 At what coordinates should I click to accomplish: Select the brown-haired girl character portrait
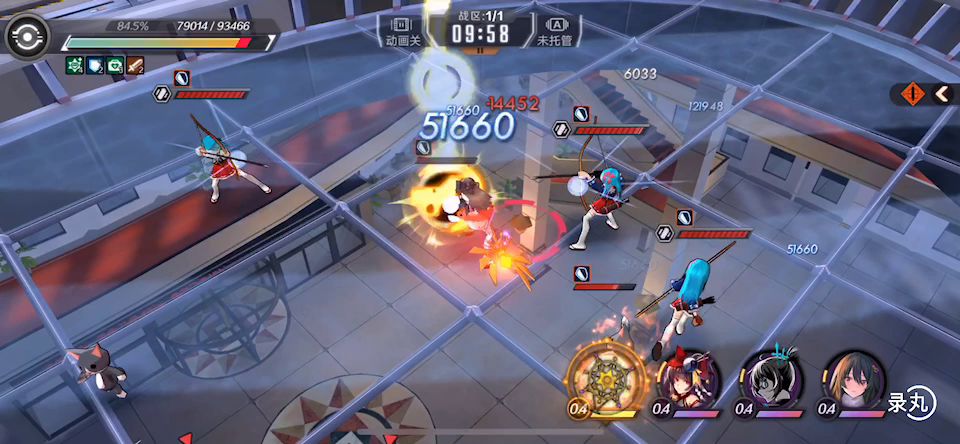854,380
